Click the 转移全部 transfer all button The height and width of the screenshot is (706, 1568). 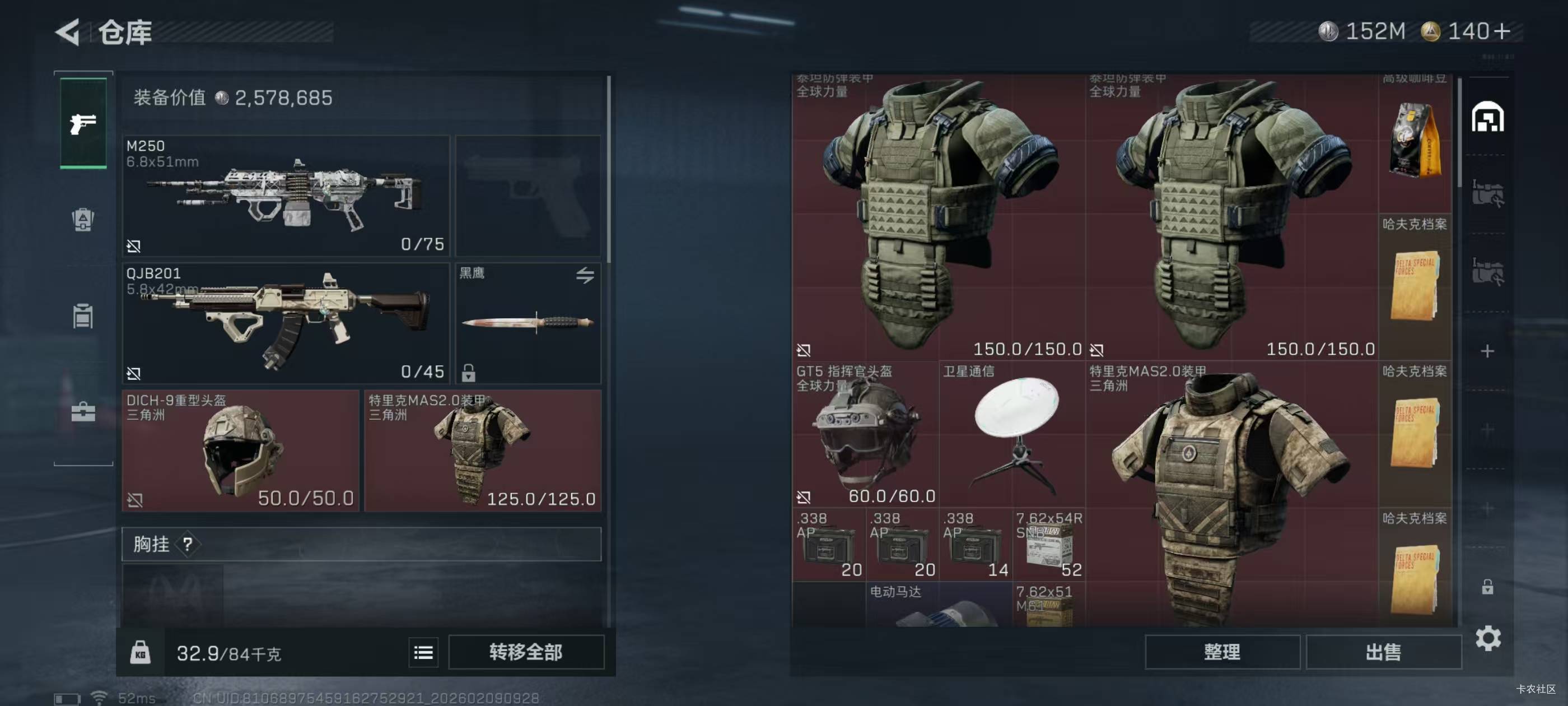[526, 652]
